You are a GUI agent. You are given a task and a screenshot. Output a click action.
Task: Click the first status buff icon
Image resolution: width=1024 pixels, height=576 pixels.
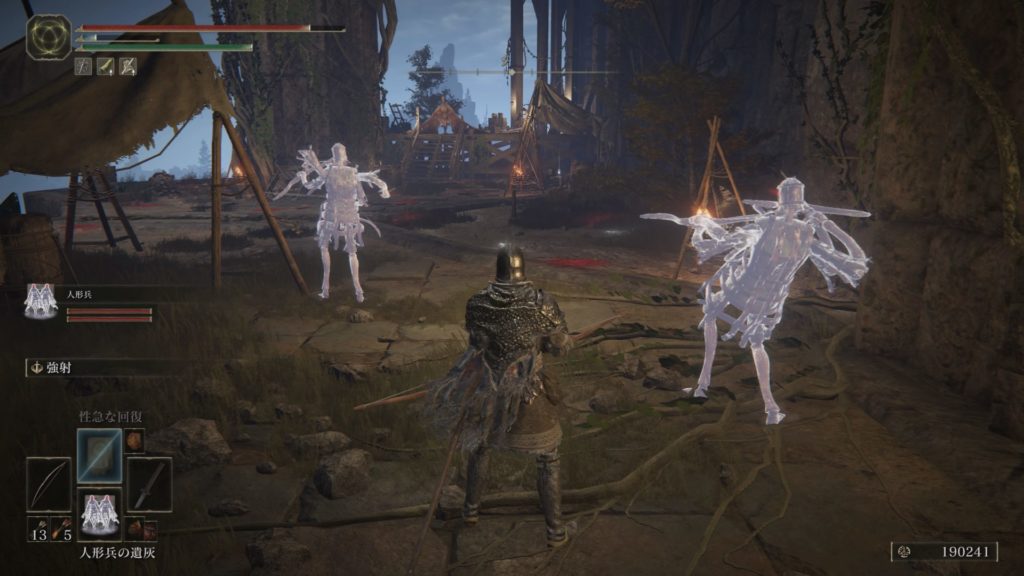84,66
